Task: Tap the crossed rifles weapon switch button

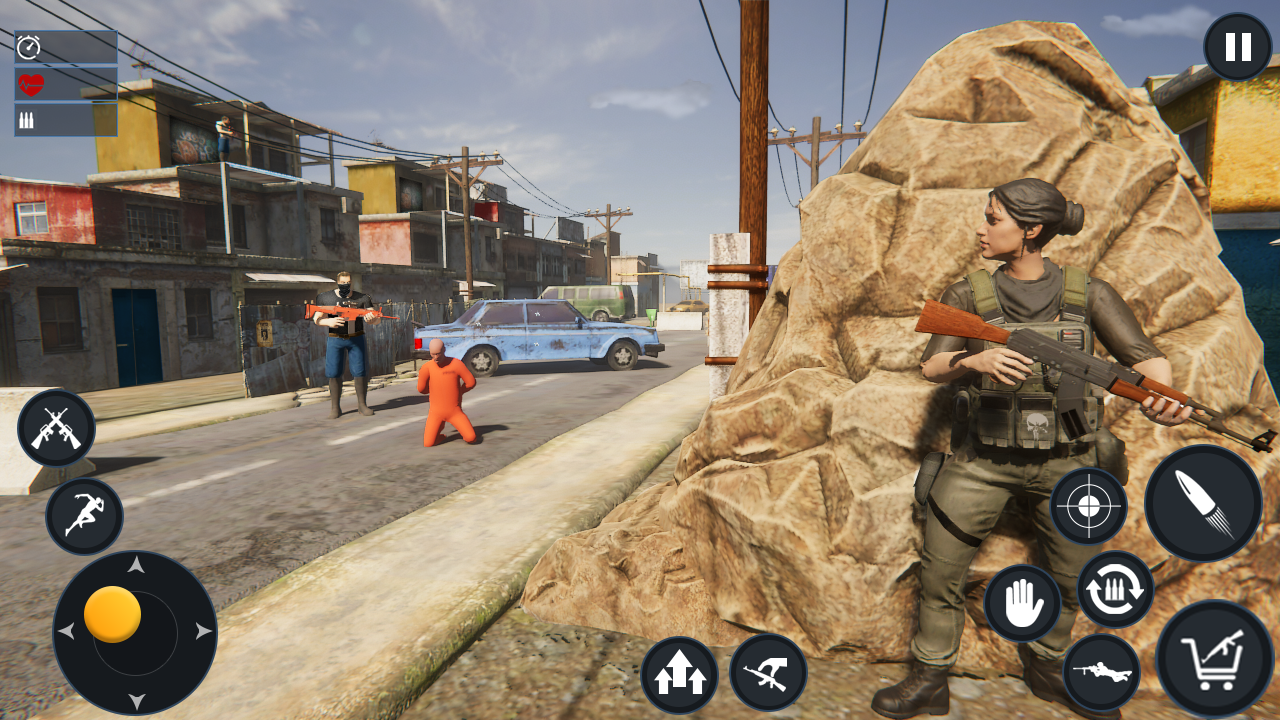Action: click(56, 428)
